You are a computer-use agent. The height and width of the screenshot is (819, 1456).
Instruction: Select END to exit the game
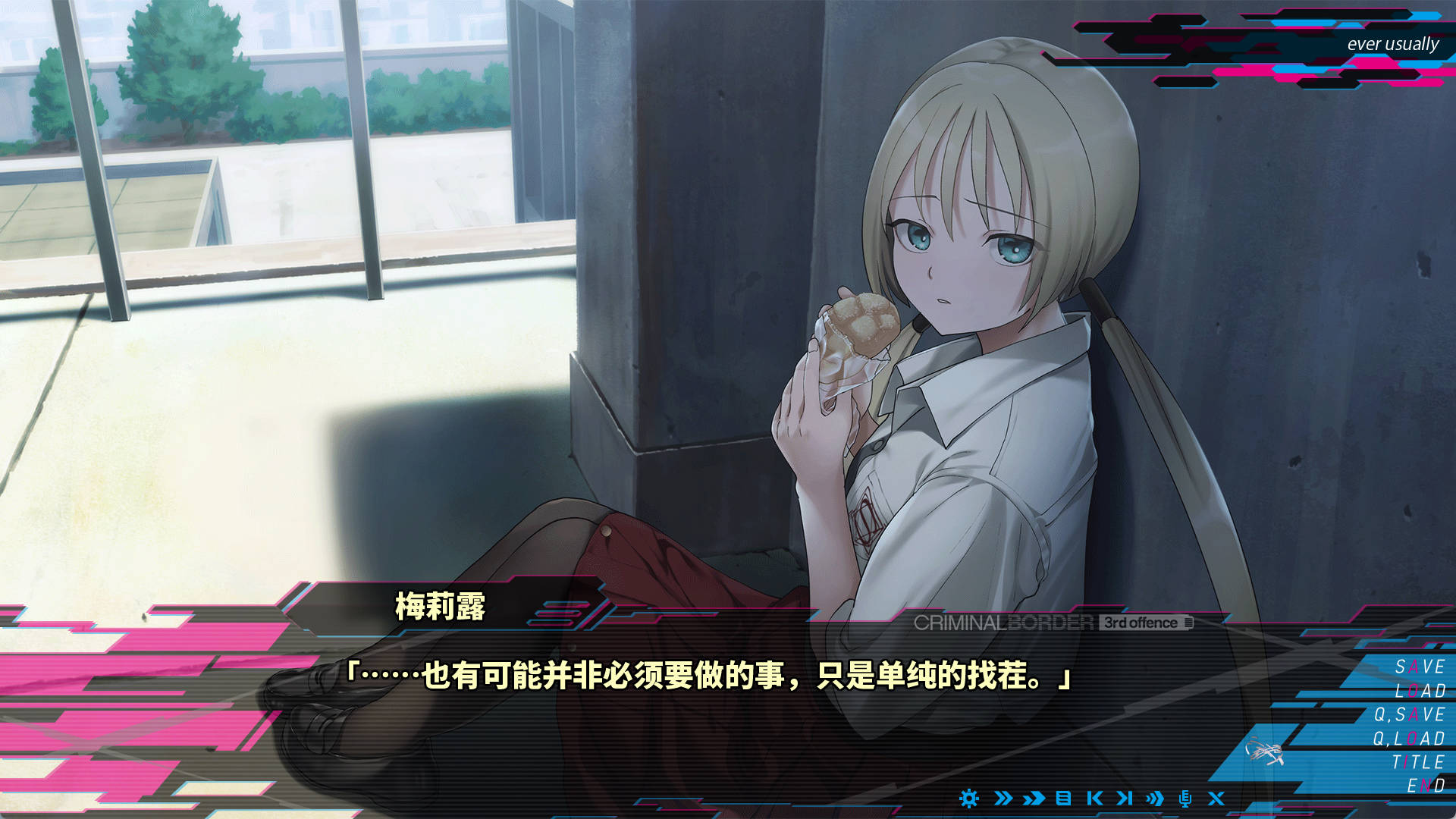pos(1424,786)
